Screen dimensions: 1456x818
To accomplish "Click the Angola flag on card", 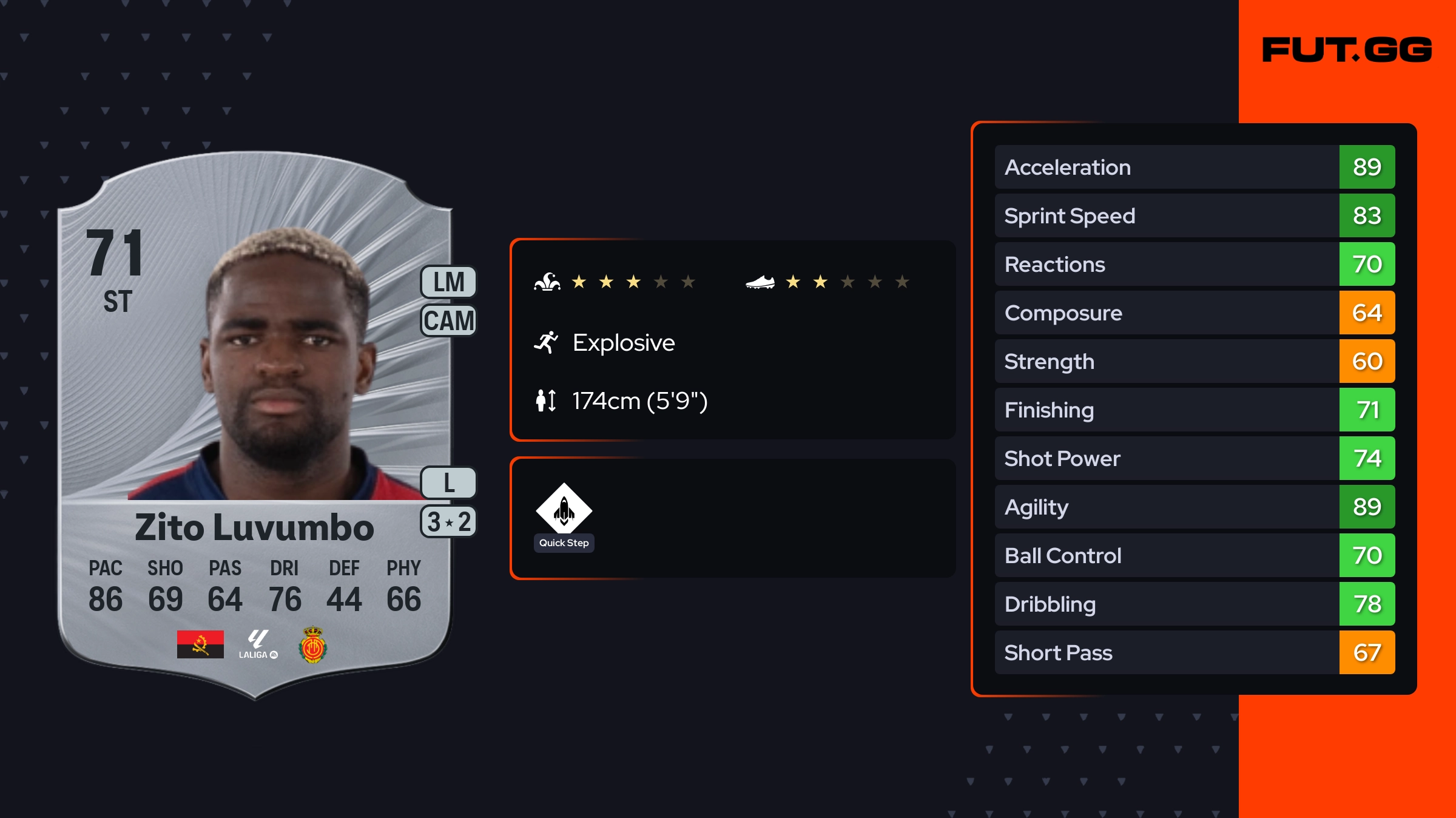I will [200, 644].
